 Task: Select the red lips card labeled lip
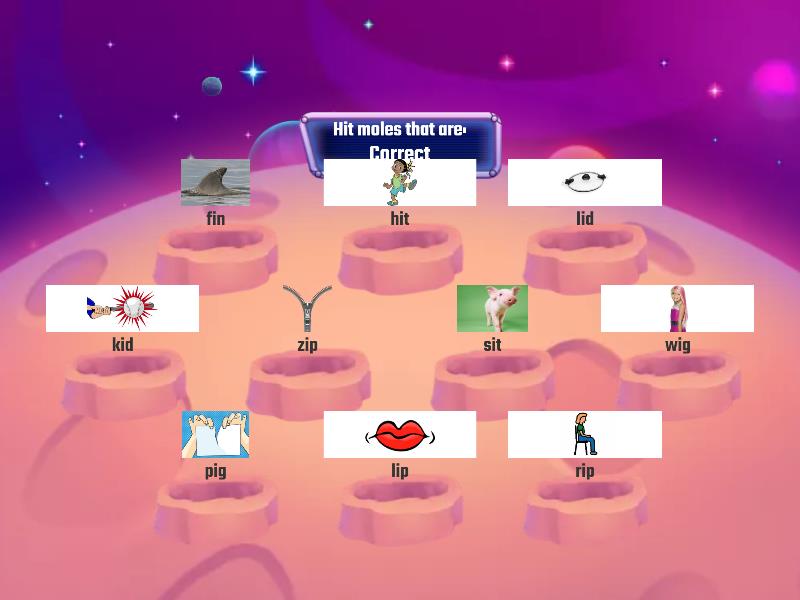point(400,434)
